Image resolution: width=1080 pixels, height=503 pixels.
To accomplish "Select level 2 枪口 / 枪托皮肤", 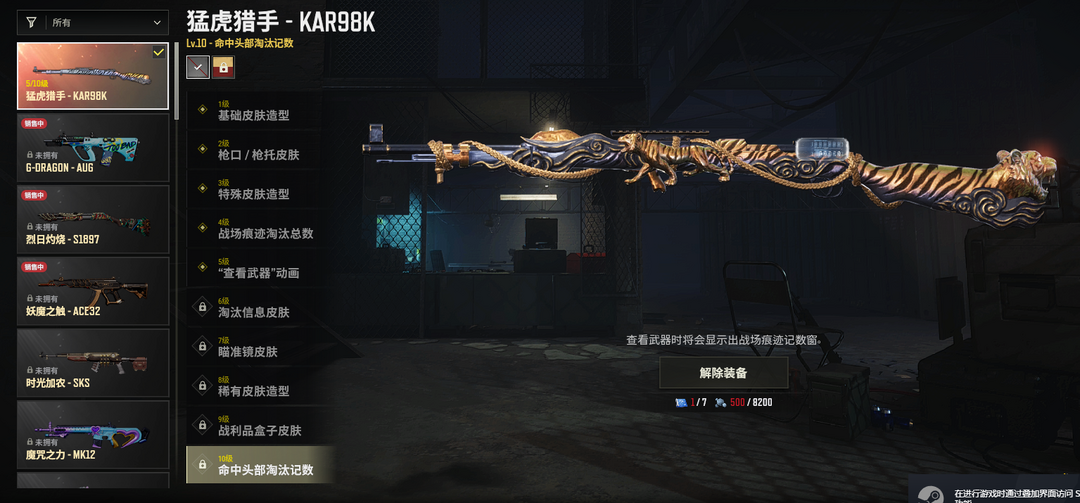I will click(255, 150).
